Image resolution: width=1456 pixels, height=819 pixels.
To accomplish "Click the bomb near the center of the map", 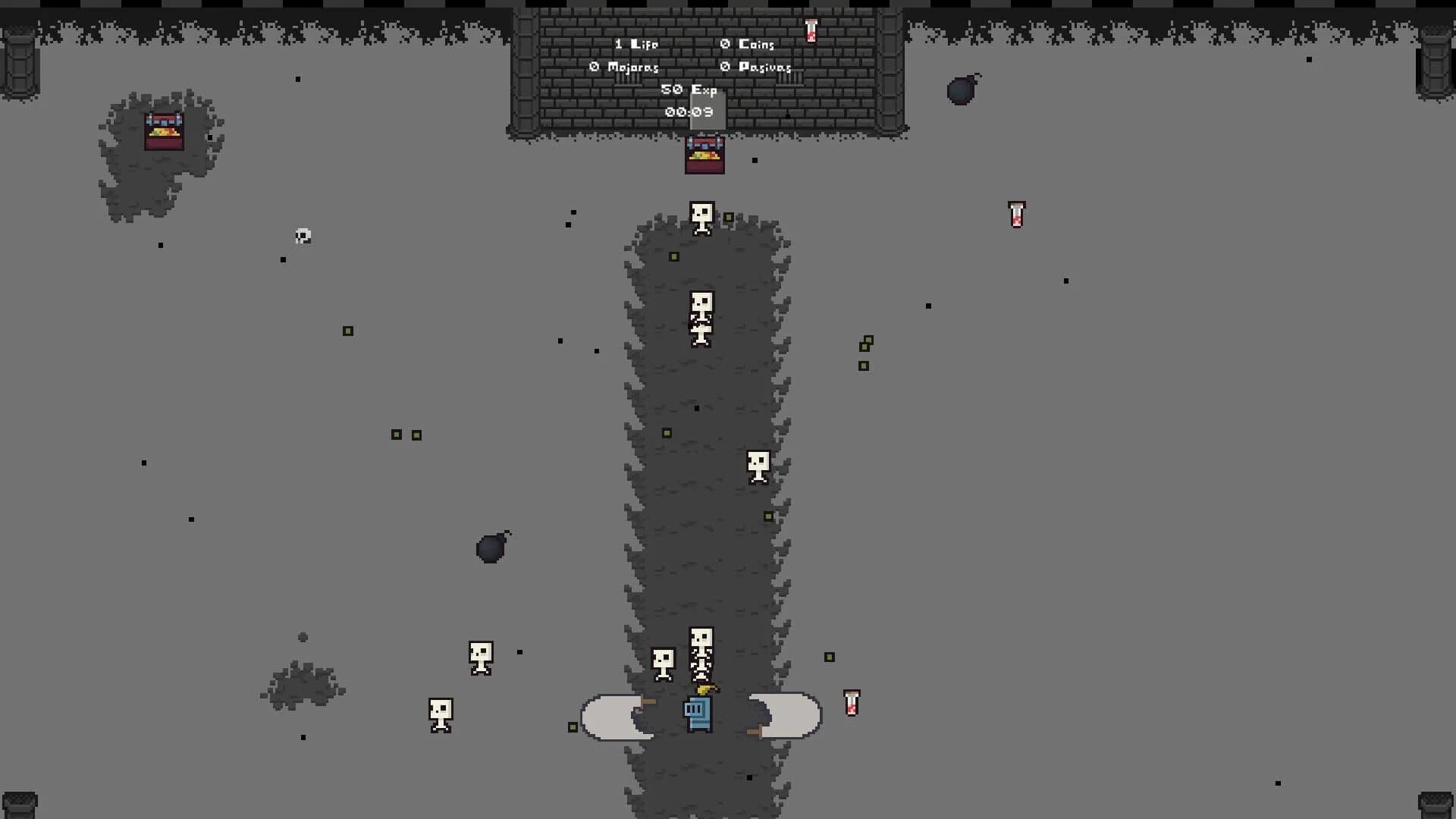I will 491,548.
